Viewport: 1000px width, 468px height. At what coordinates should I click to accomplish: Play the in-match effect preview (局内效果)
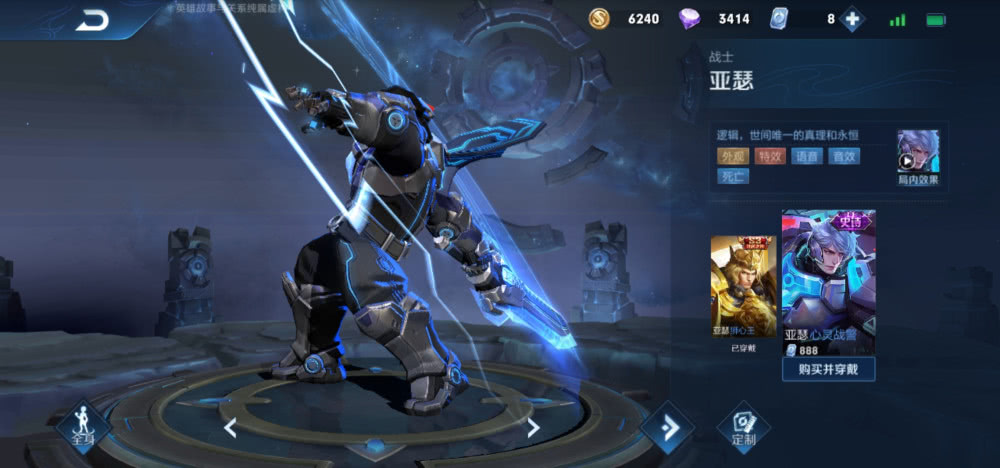[917, 156]
